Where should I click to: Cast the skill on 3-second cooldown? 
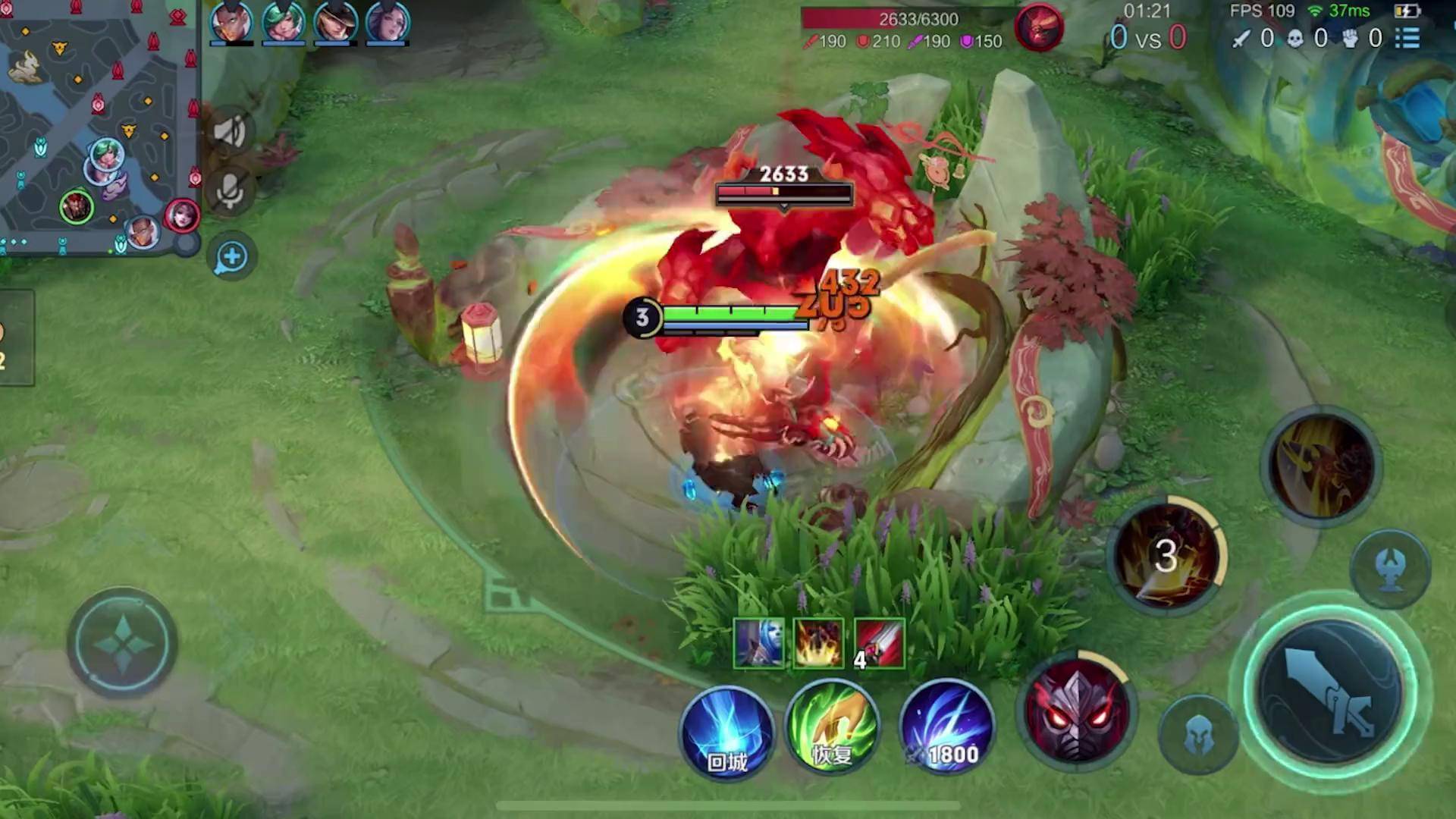coord(1166,556)
